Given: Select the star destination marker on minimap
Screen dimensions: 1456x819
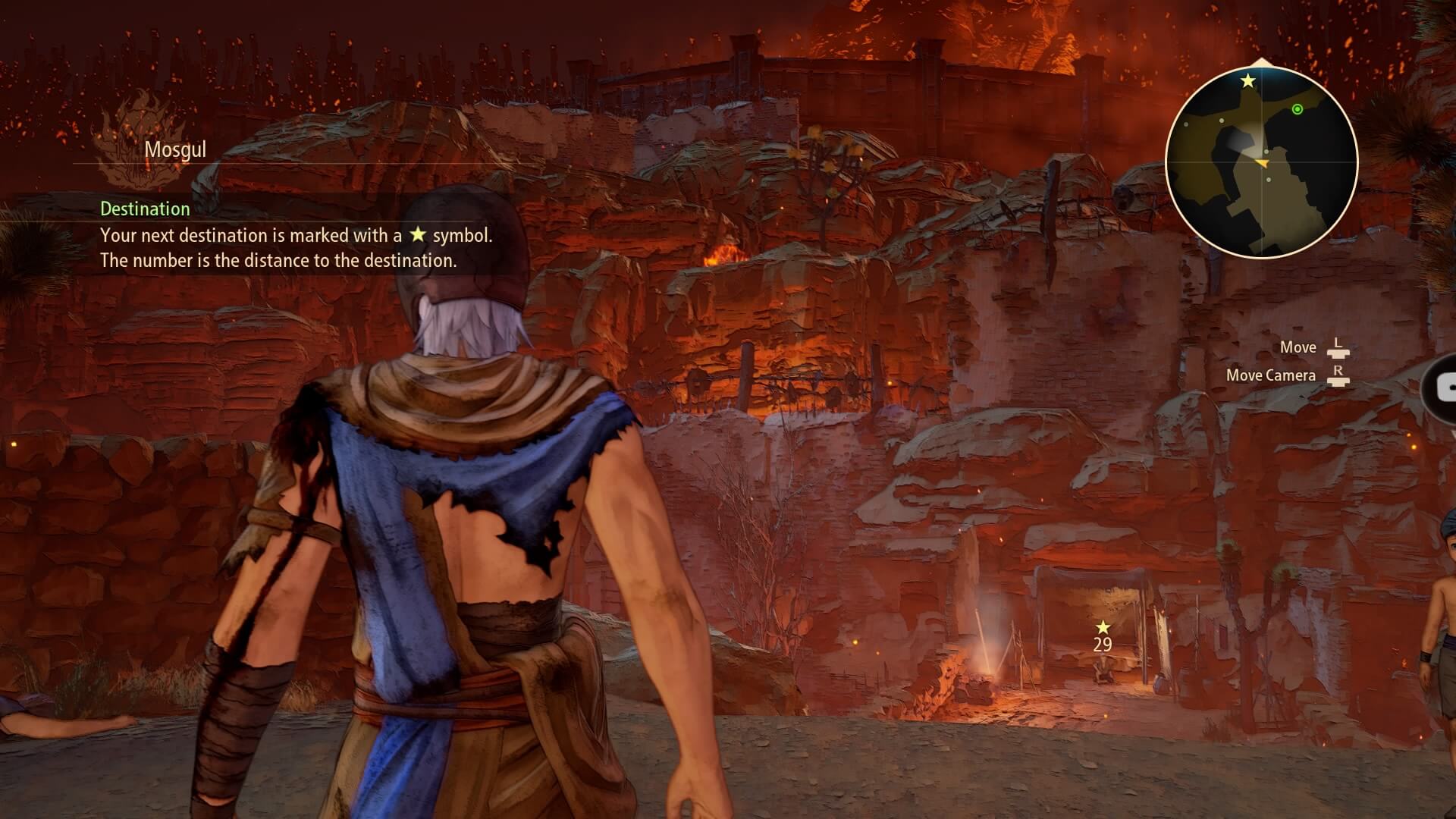Looking at the screenshot, I should click(1248, 80).
